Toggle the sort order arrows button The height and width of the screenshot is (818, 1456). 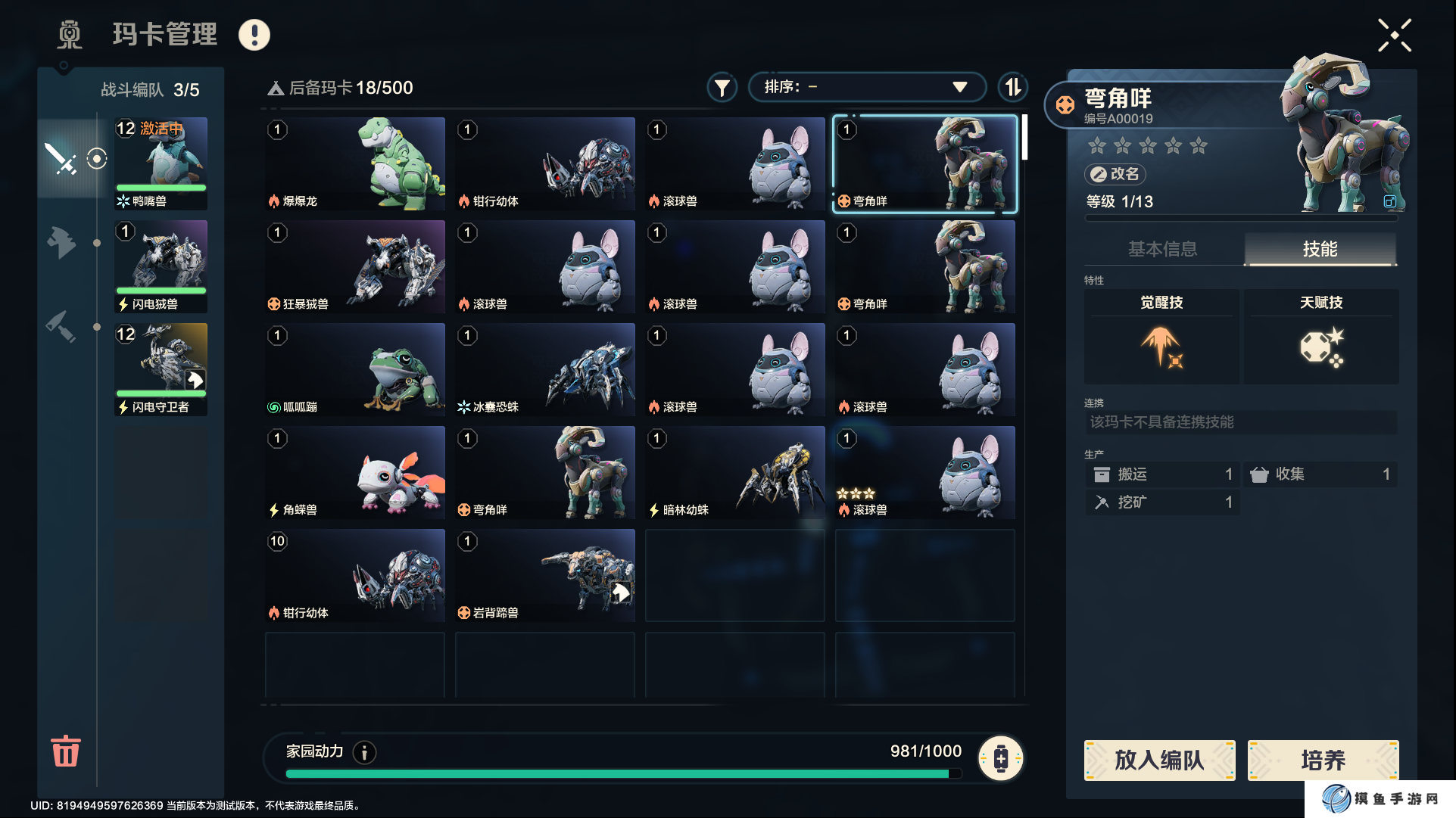click(x=1012, y=87)
